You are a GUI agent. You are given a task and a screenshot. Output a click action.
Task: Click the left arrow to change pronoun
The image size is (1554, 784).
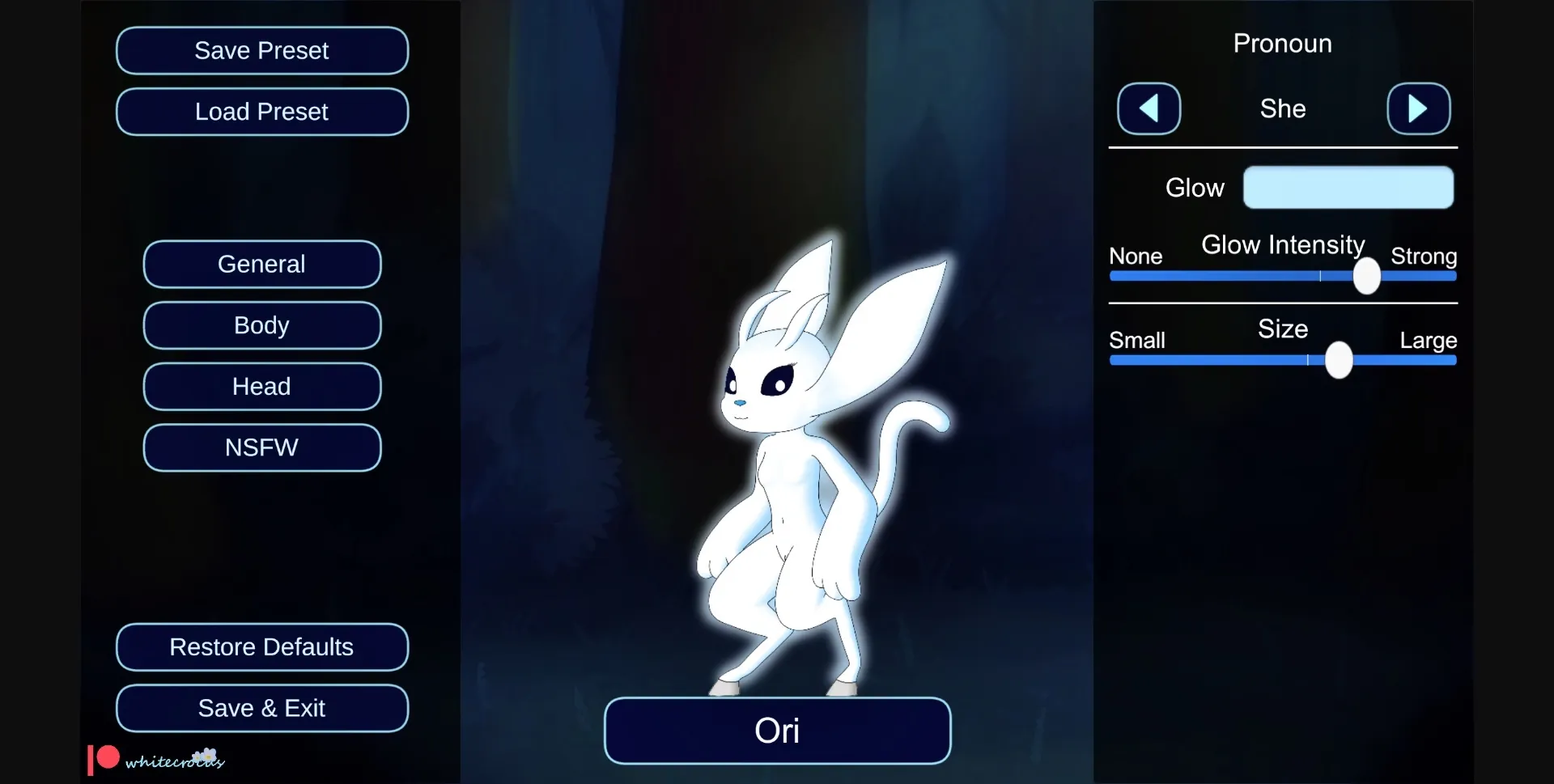click(x=1149, y=108)
